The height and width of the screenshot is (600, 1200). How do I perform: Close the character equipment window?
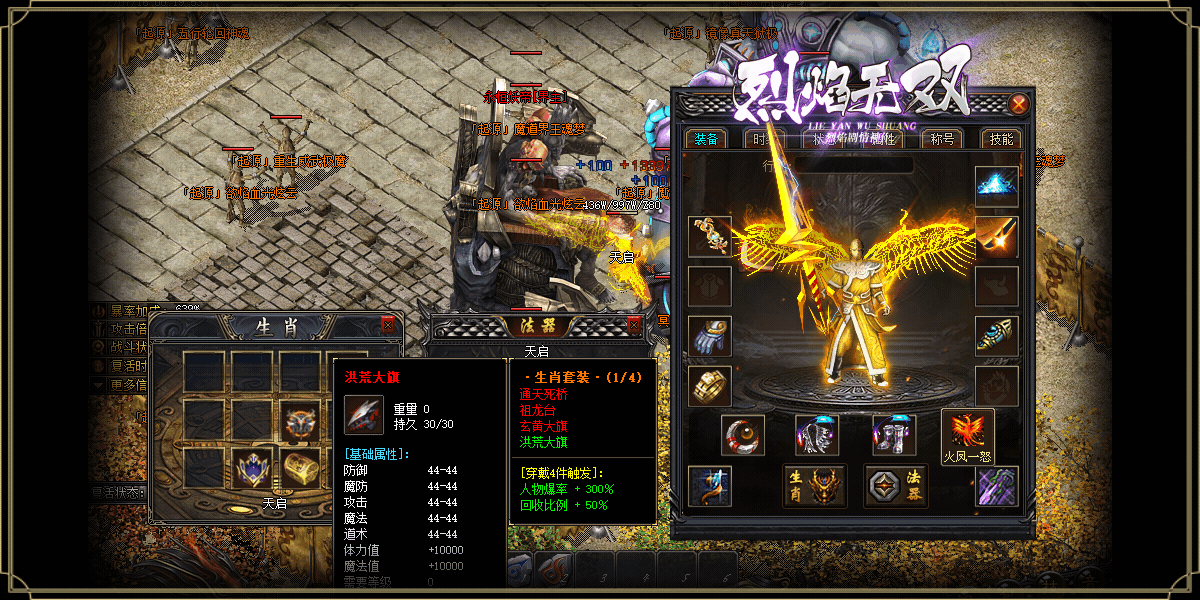1018,104
